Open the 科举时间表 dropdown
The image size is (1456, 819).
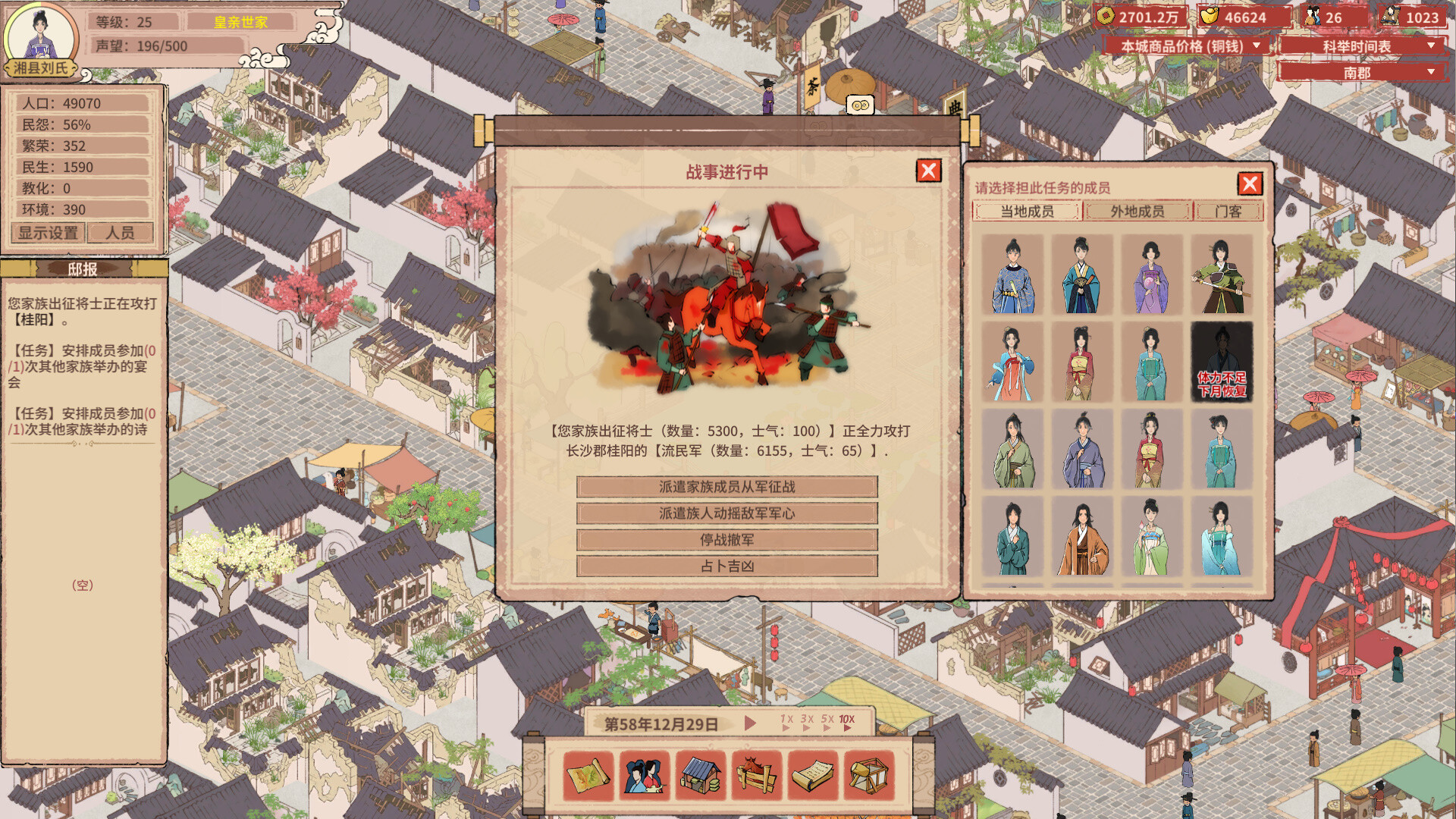(1357, 45)
